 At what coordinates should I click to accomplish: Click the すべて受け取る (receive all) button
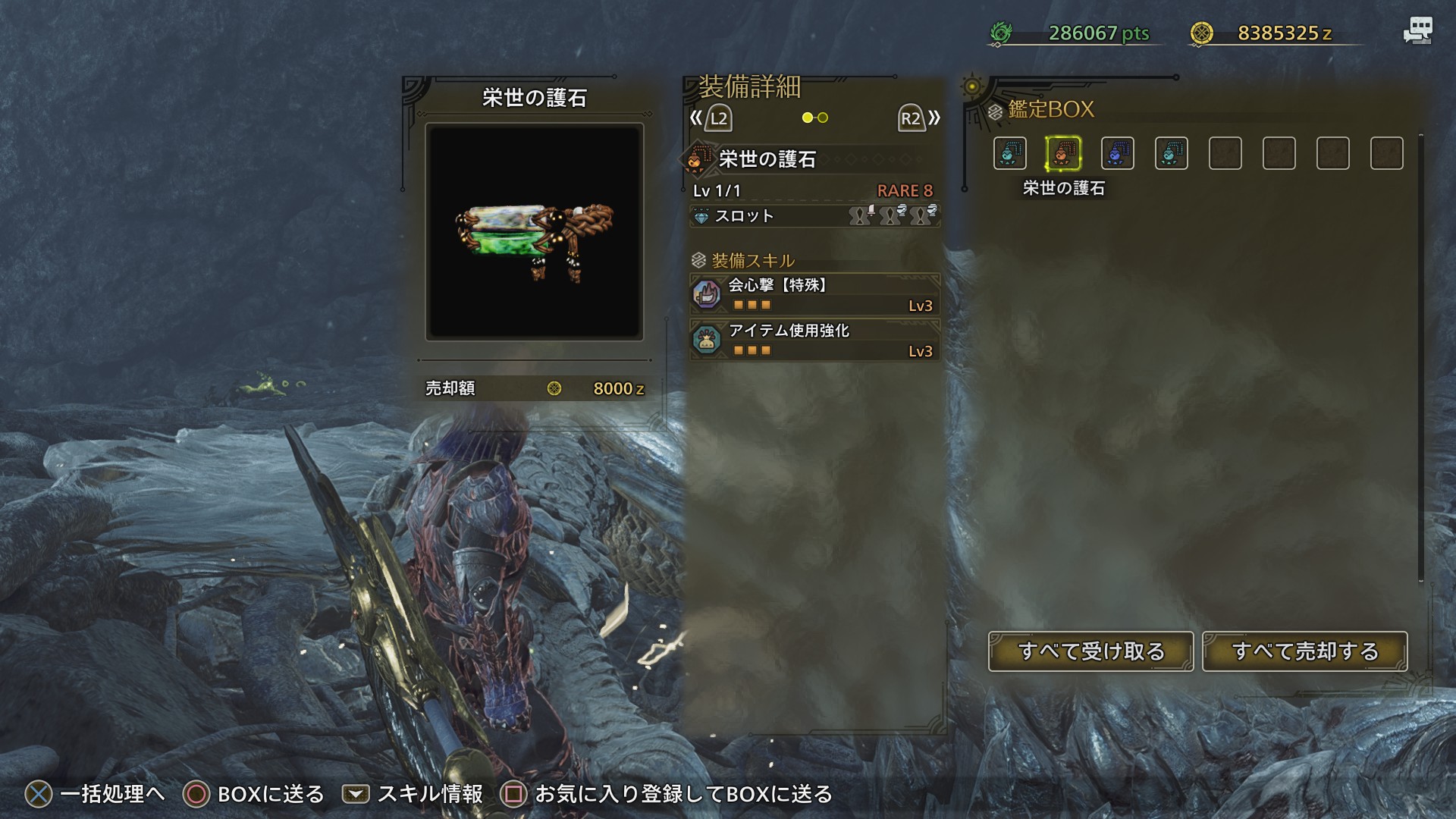pyautogui.click(x=1090, y=651)
